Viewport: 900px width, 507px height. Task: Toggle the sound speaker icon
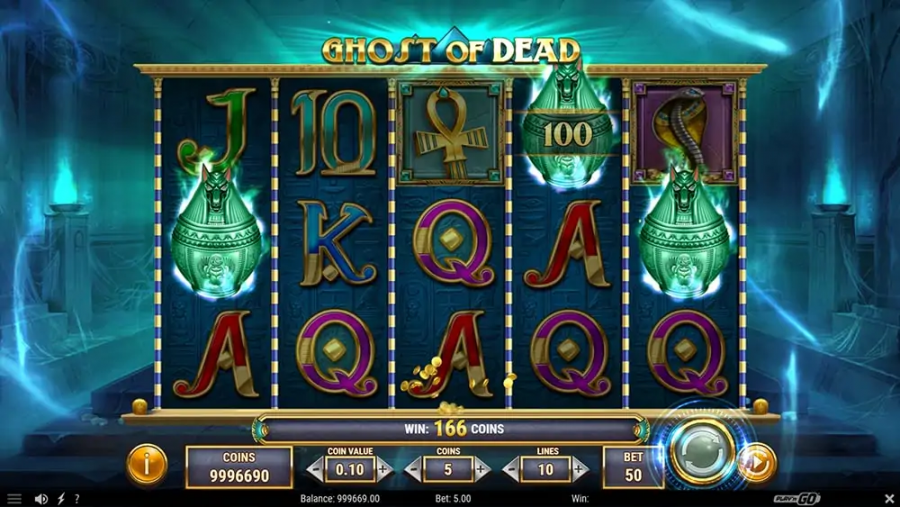[41, 498]
